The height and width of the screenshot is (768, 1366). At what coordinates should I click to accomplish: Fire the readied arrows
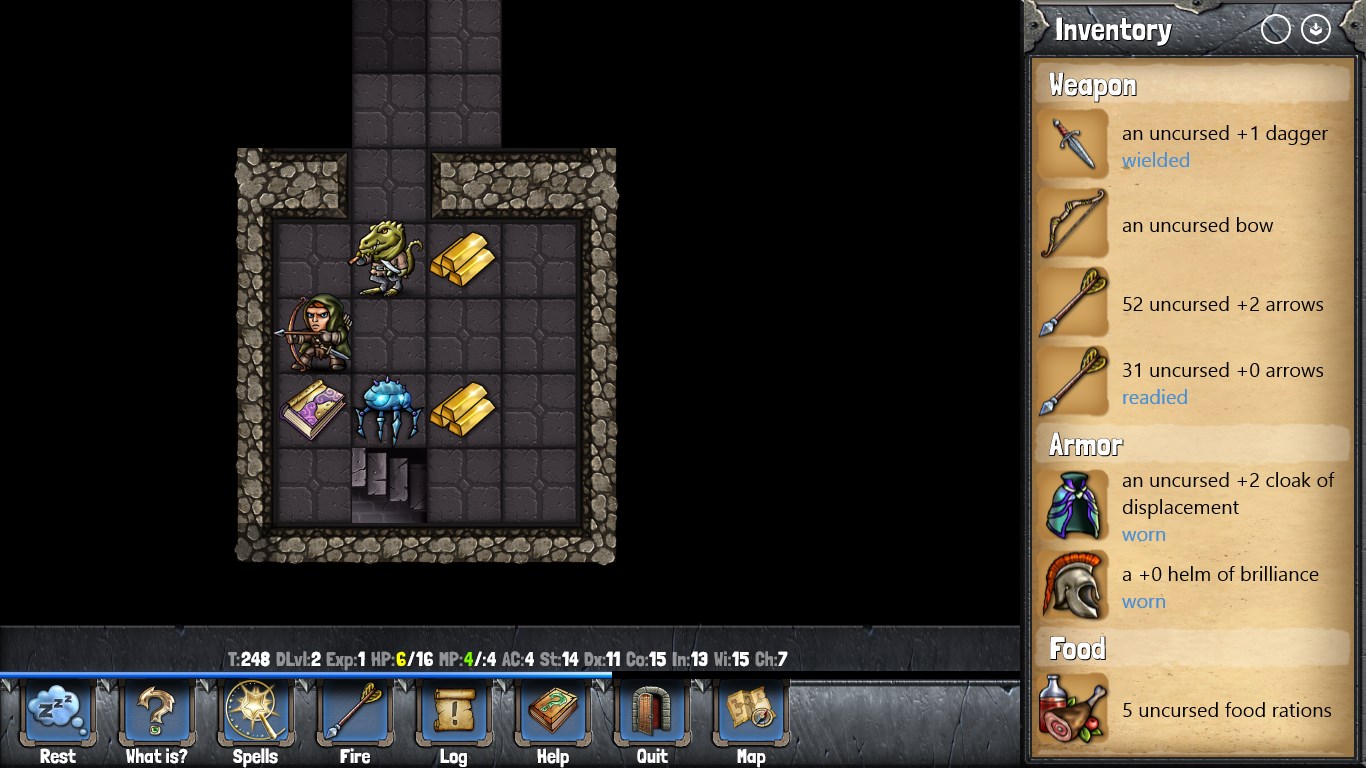pos(355,712)
